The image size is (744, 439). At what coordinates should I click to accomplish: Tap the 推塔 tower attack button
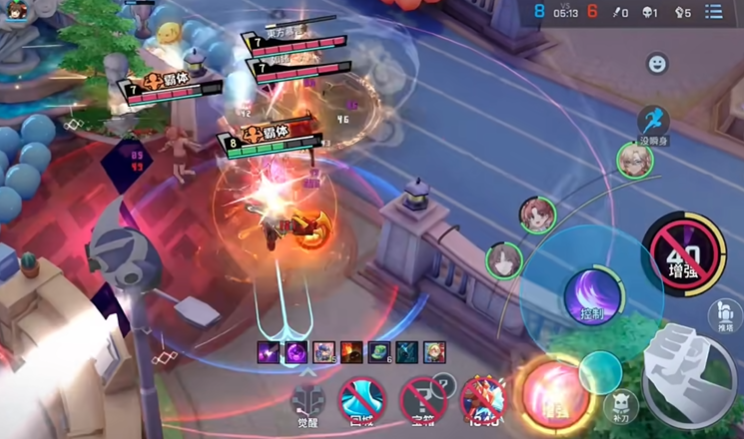click(x=724, y=315)
